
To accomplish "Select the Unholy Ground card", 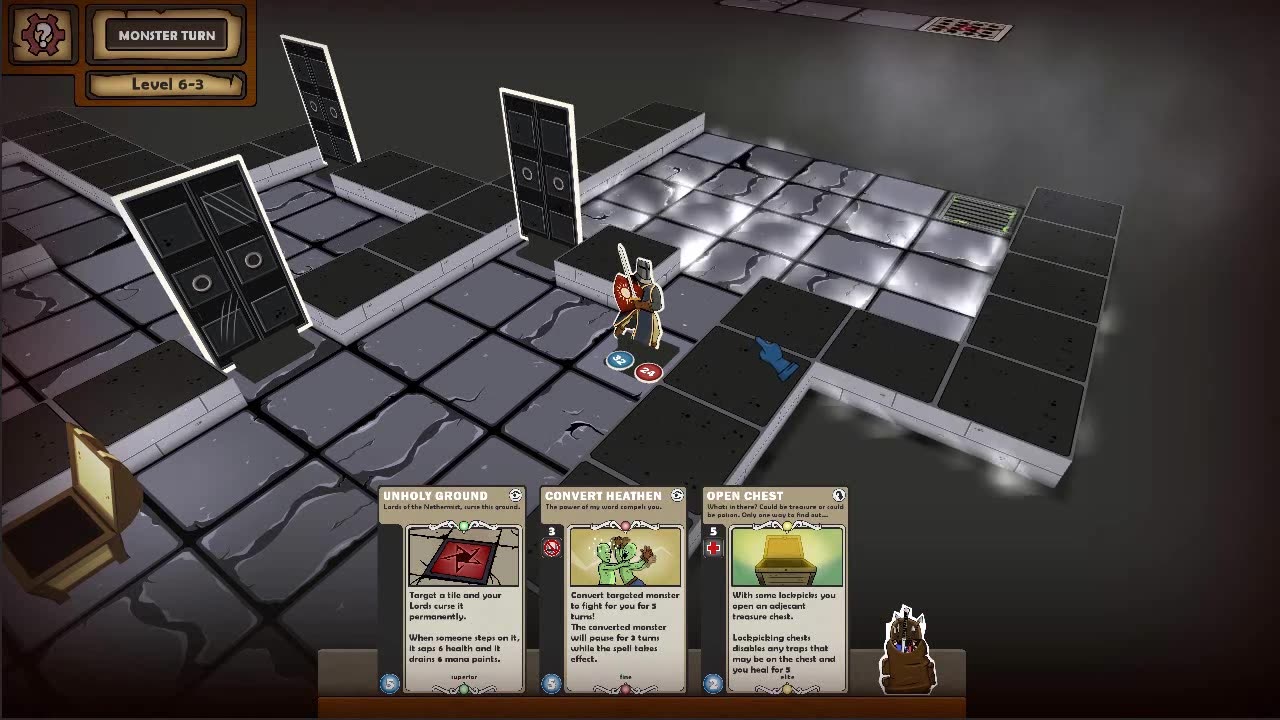I will (x=452, y=590).
